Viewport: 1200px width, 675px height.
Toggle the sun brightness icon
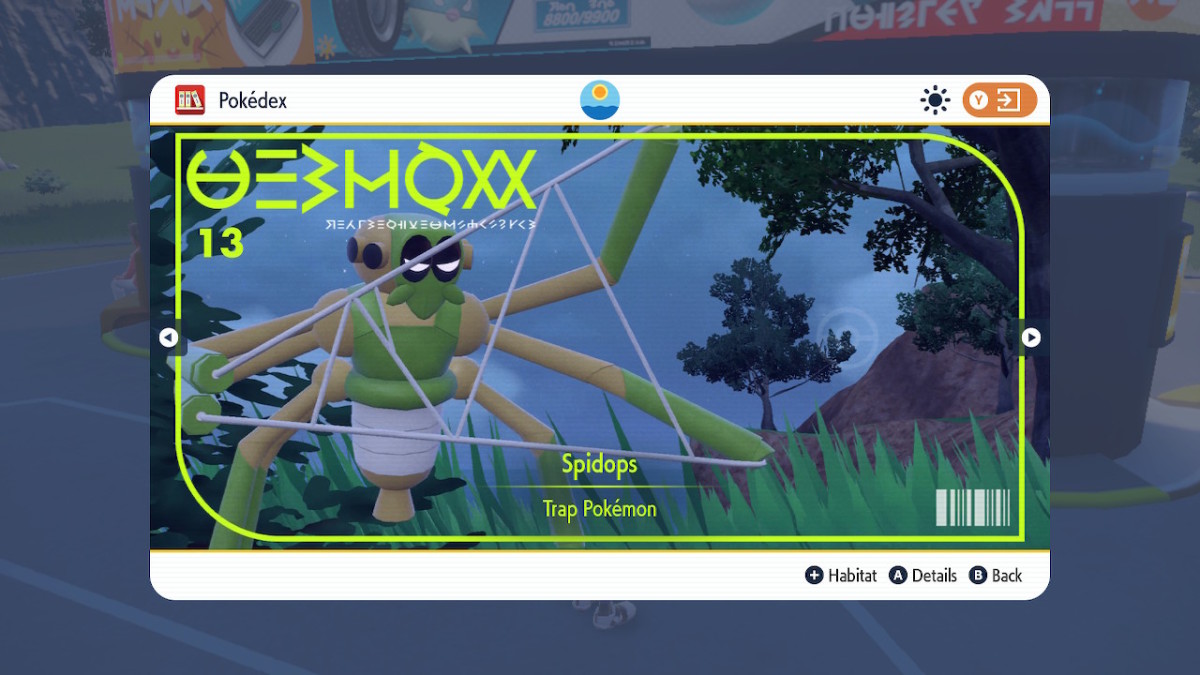935,100
